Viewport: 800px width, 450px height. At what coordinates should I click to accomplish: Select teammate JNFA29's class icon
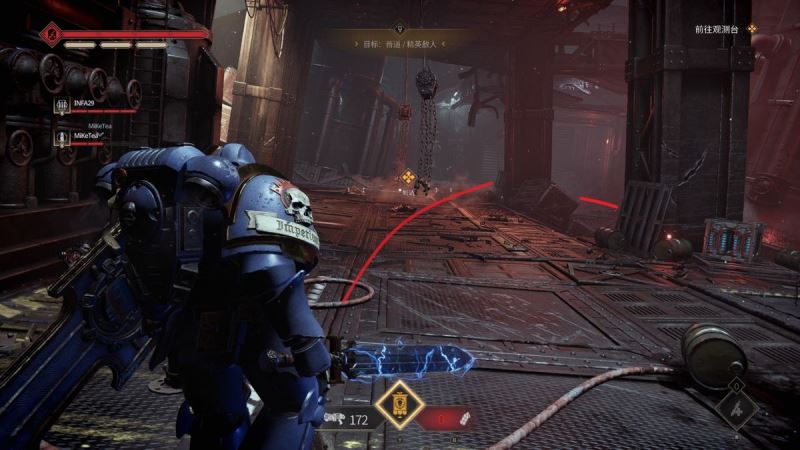(62, 104)
